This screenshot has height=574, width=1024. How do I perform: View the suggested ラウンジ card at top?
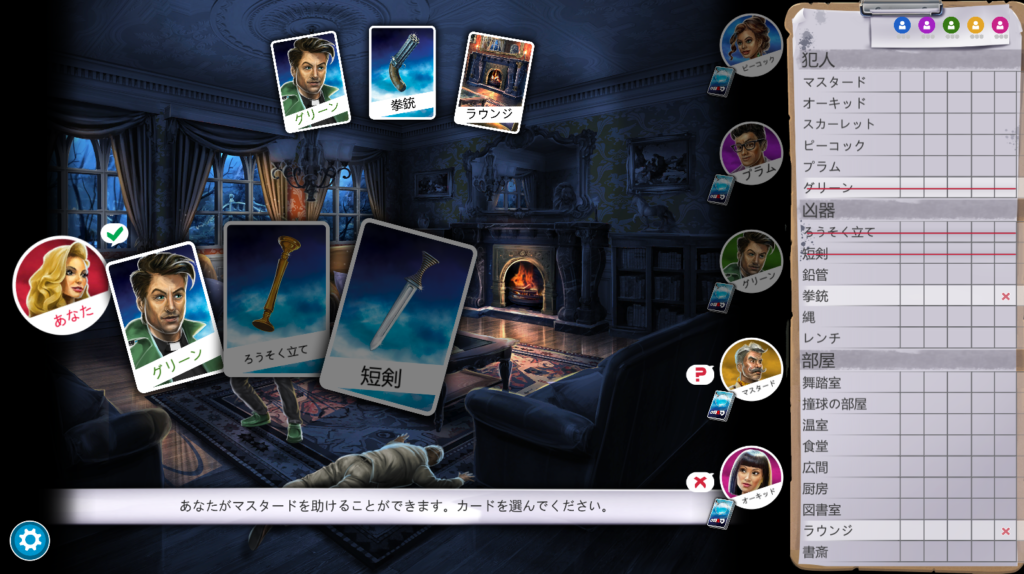(x=493, y=82)
